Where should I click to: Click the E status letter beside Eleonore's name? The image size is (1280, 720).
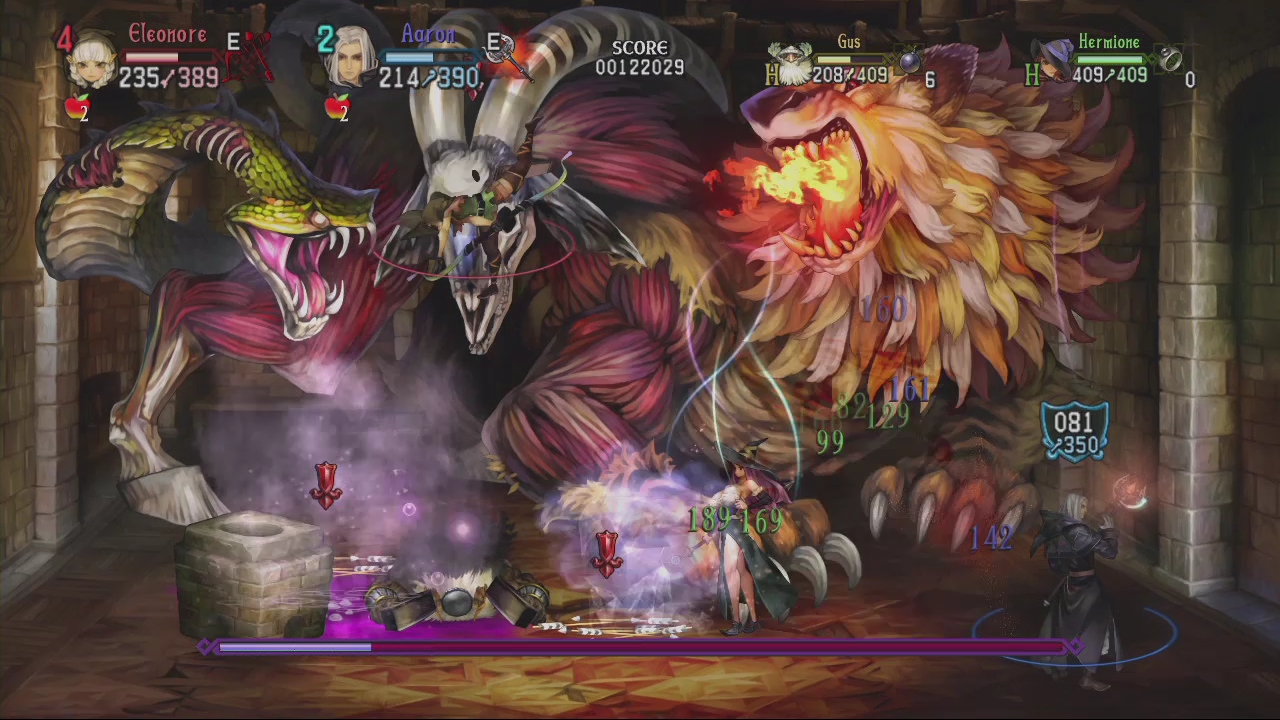click(x=233, y=42)
